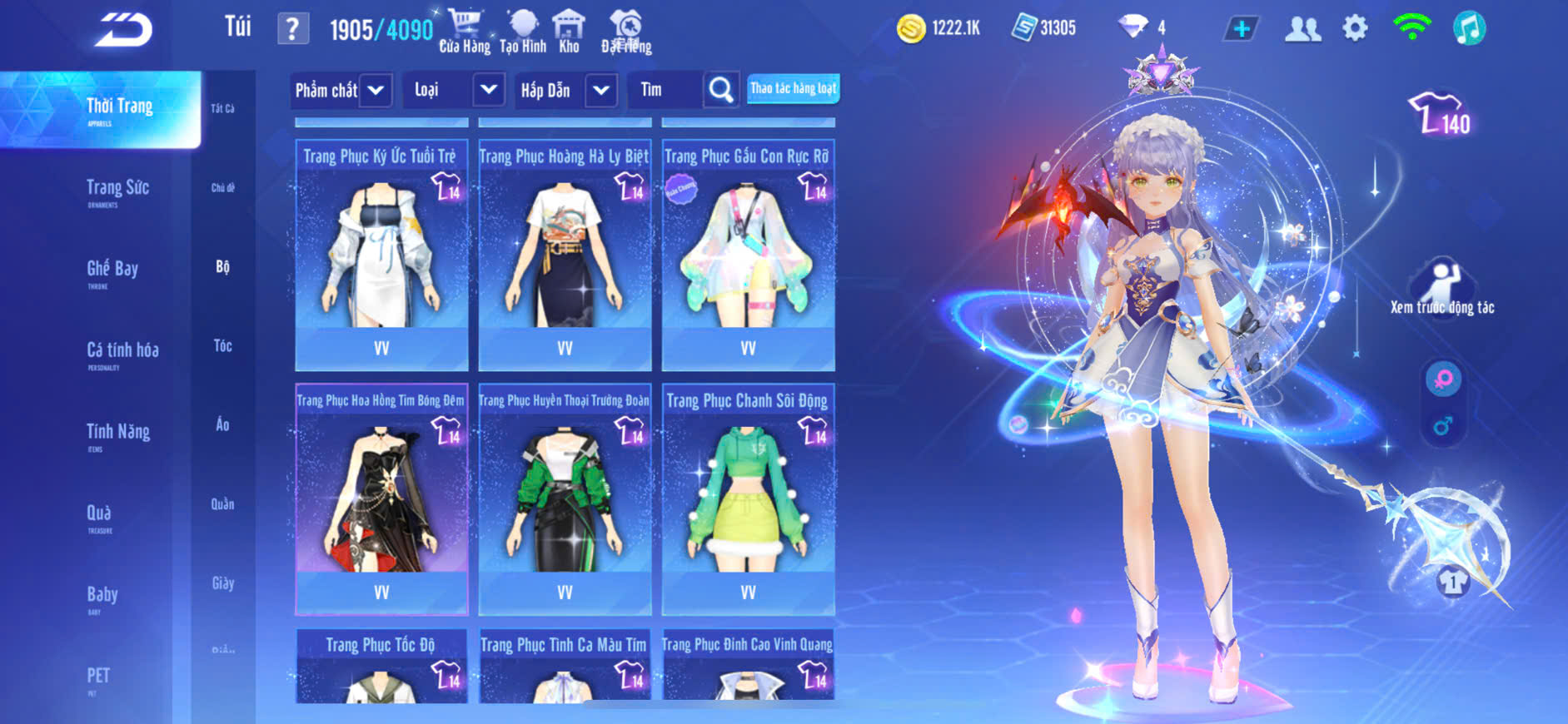Pick Trang Phục Chanh Sôi Động outfit
1568x724 pixels.
[x=748, y=499]
